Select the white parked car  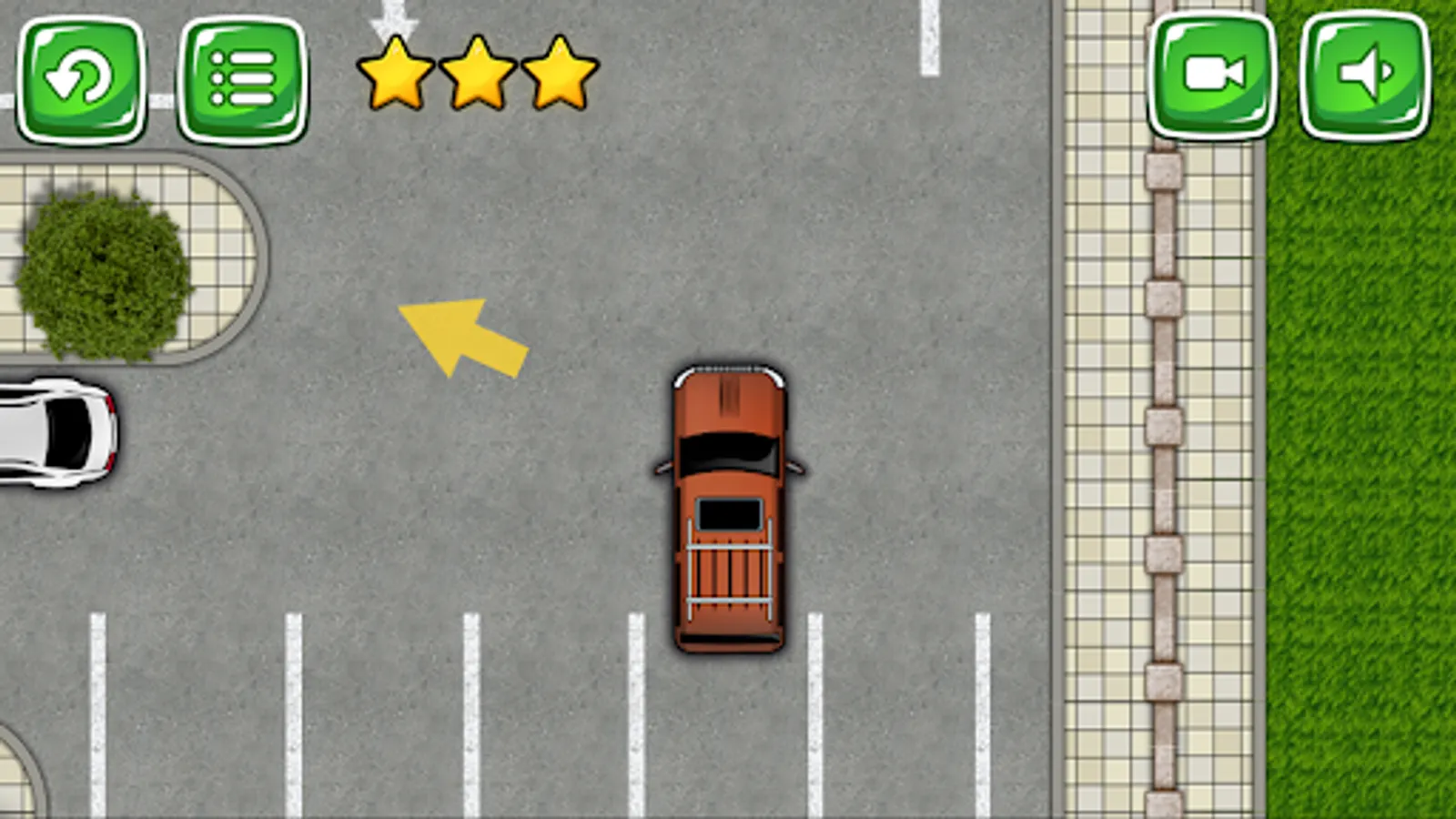click(55, 437)
